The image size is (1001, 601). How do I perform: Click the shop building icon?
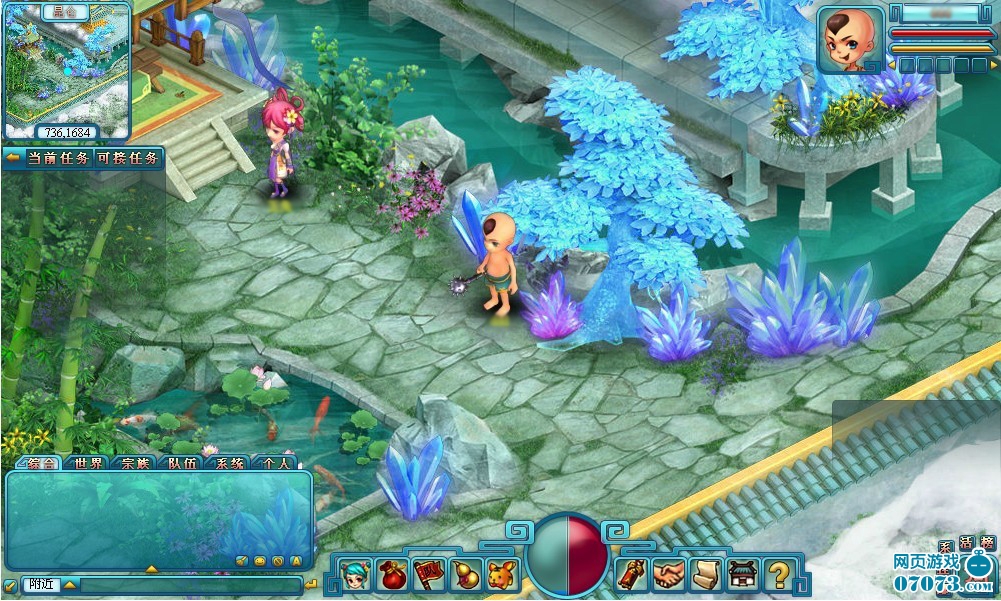coord(743,574)
